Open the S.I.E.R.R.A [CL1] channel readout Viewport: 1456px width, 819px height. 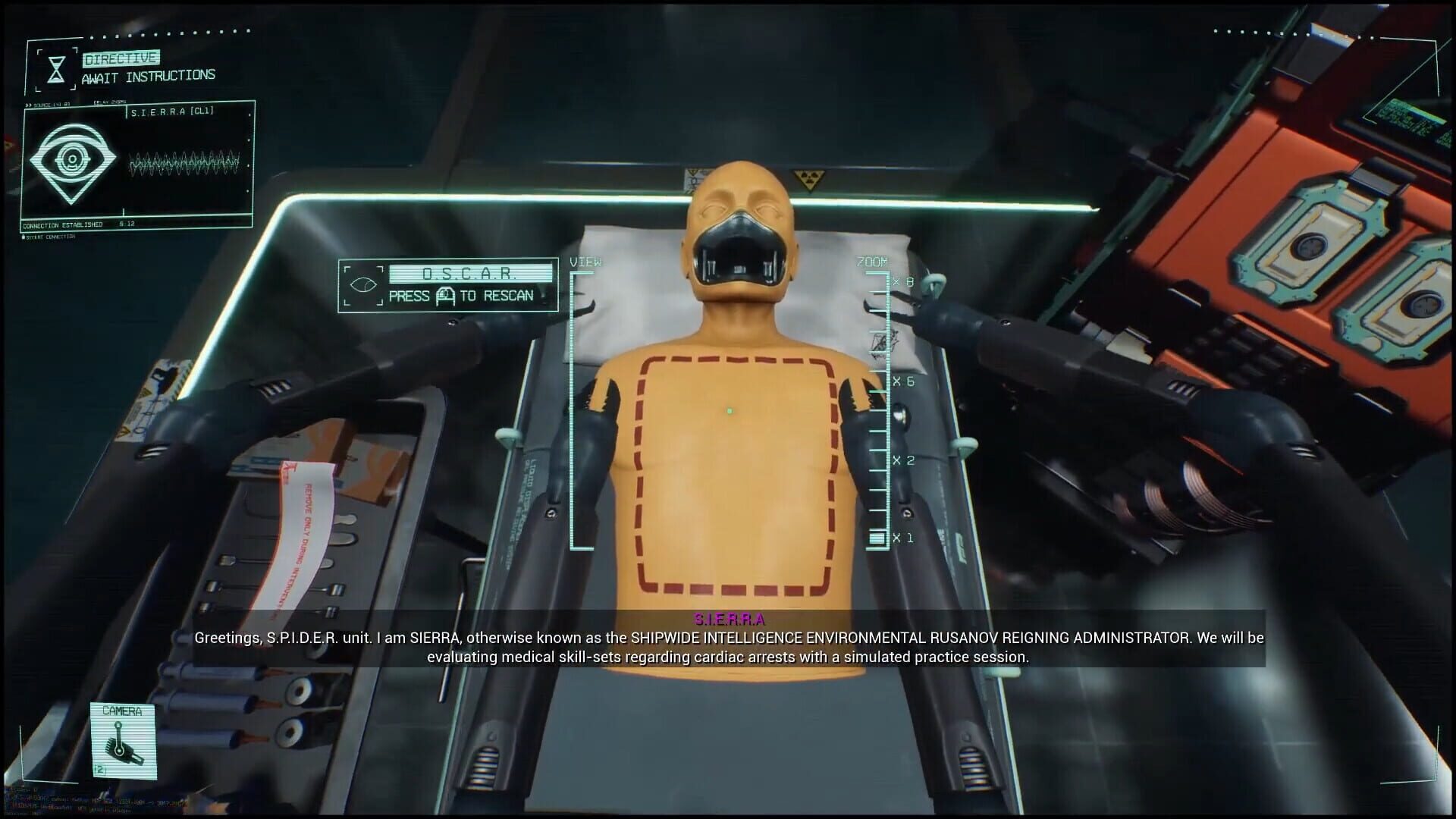174,111
